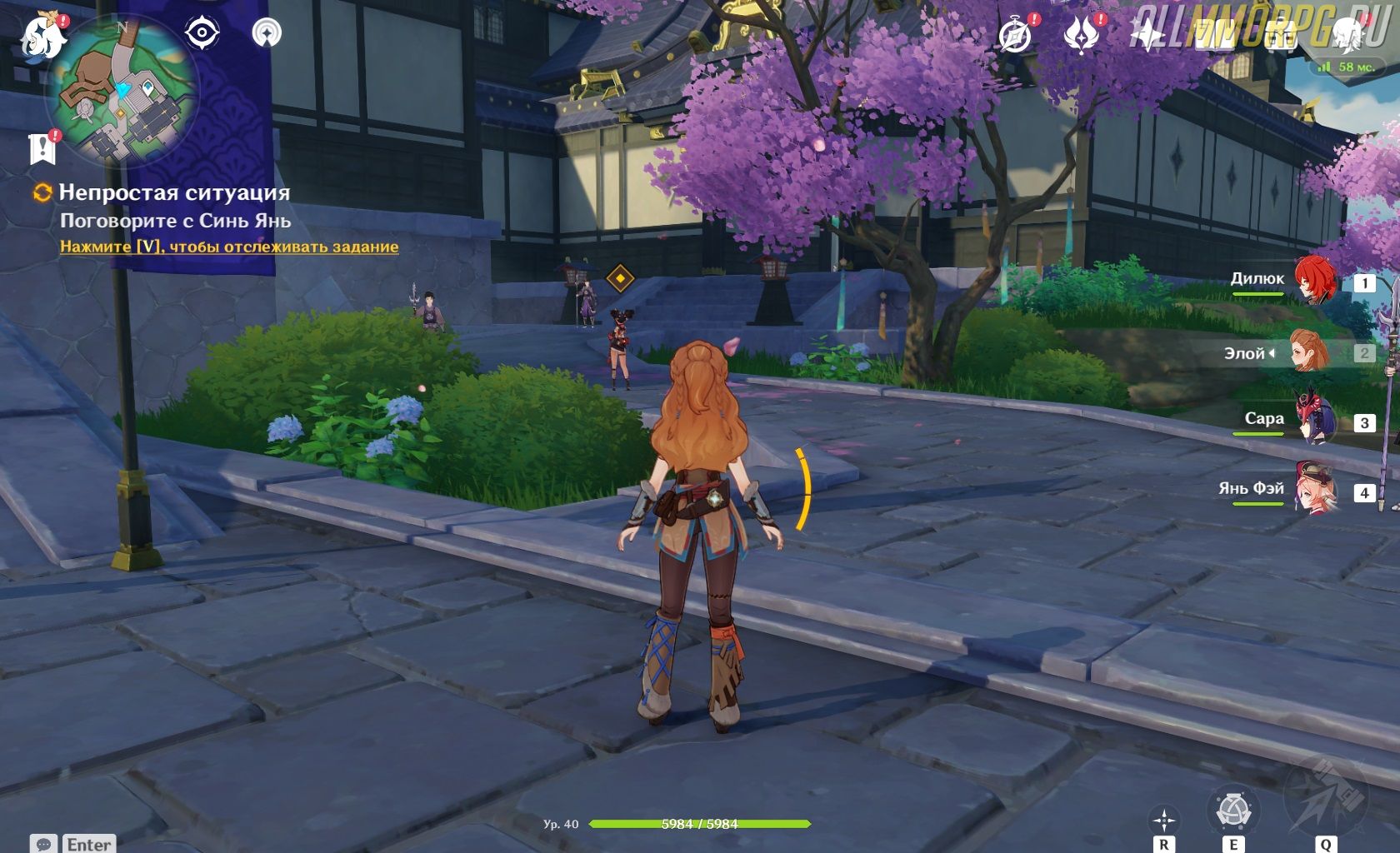
Task: Open the quest log flag icon
Action: [42, 149]
